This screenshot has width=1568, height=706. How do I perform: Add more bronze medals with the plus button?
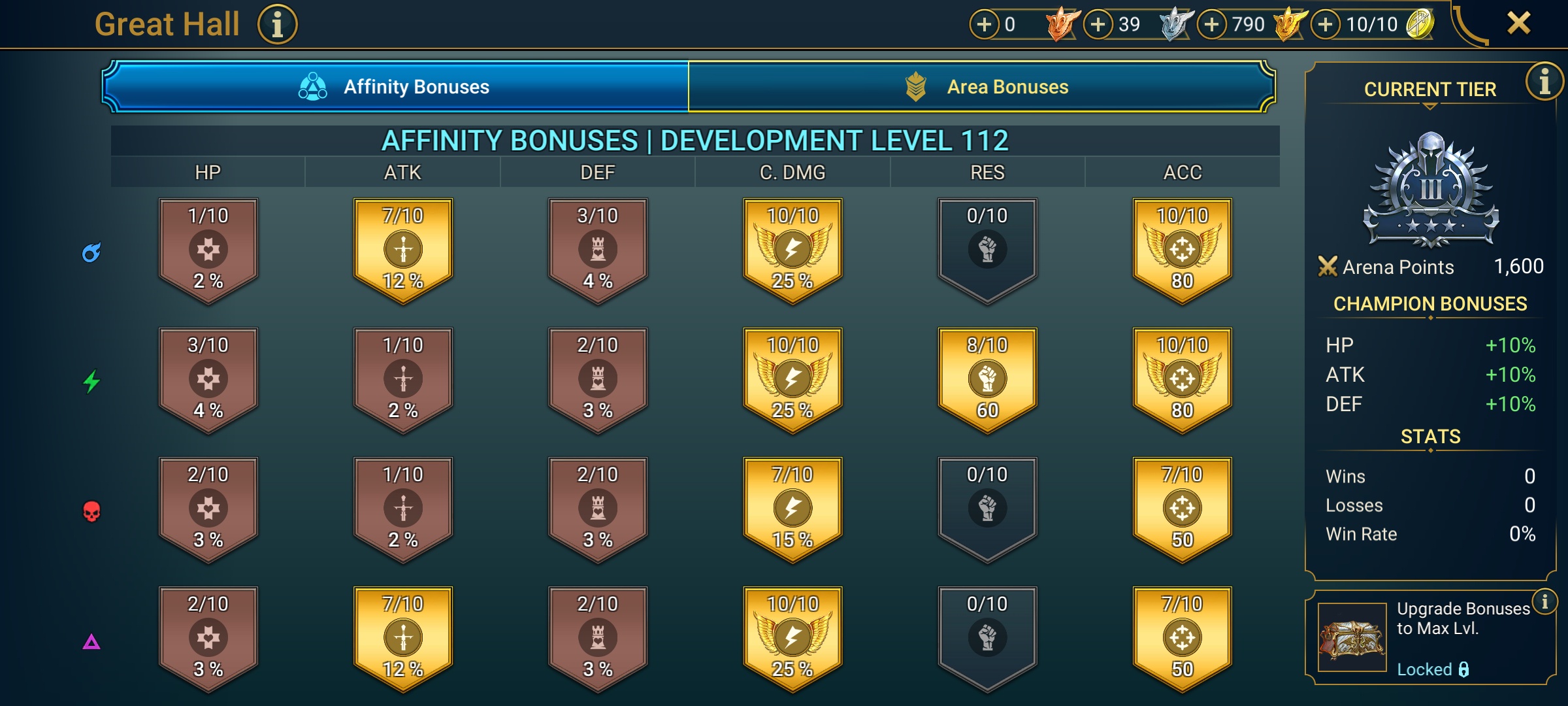tap(985, 25)
